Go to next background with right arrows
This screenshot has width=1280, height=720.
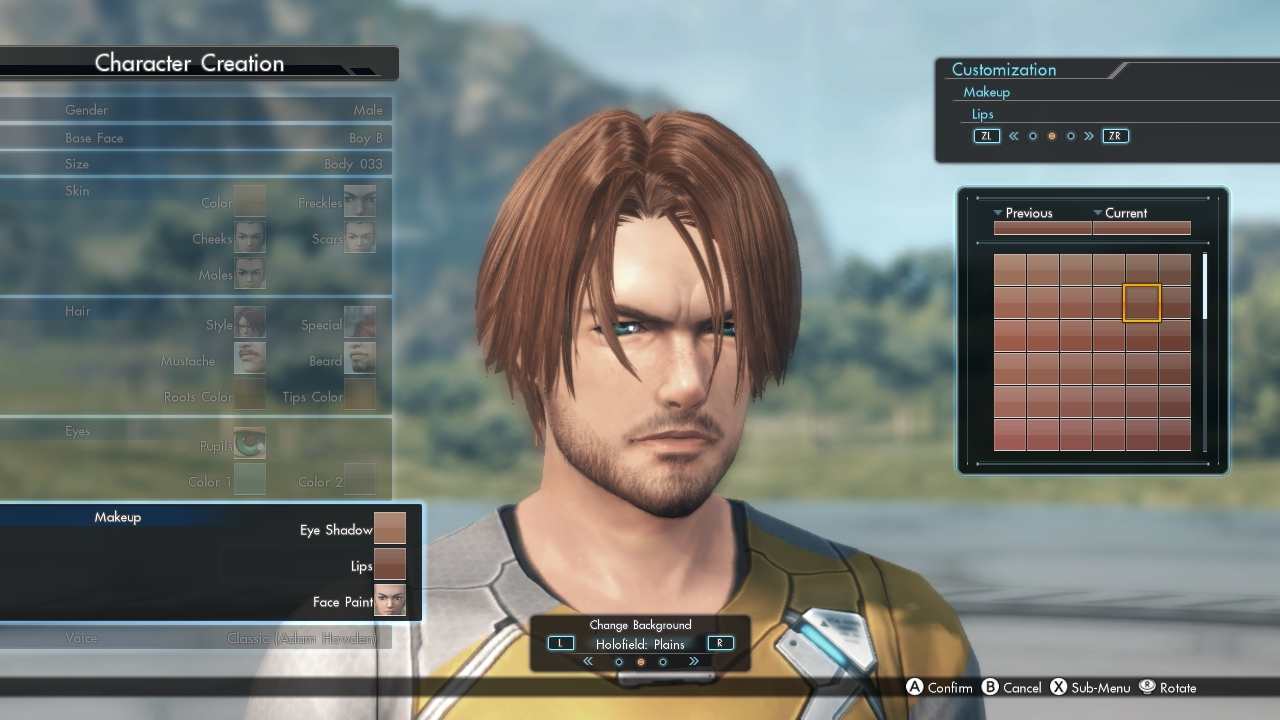click(x=693, y=661)
